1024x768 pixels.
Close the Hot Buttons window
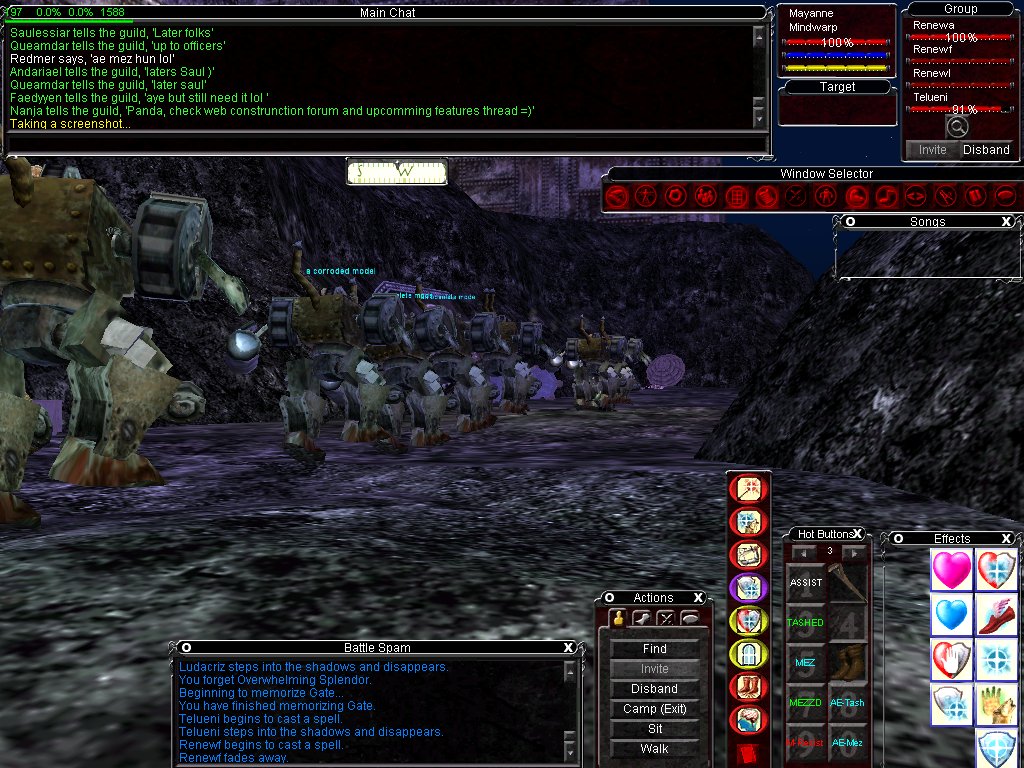point(857,534)
